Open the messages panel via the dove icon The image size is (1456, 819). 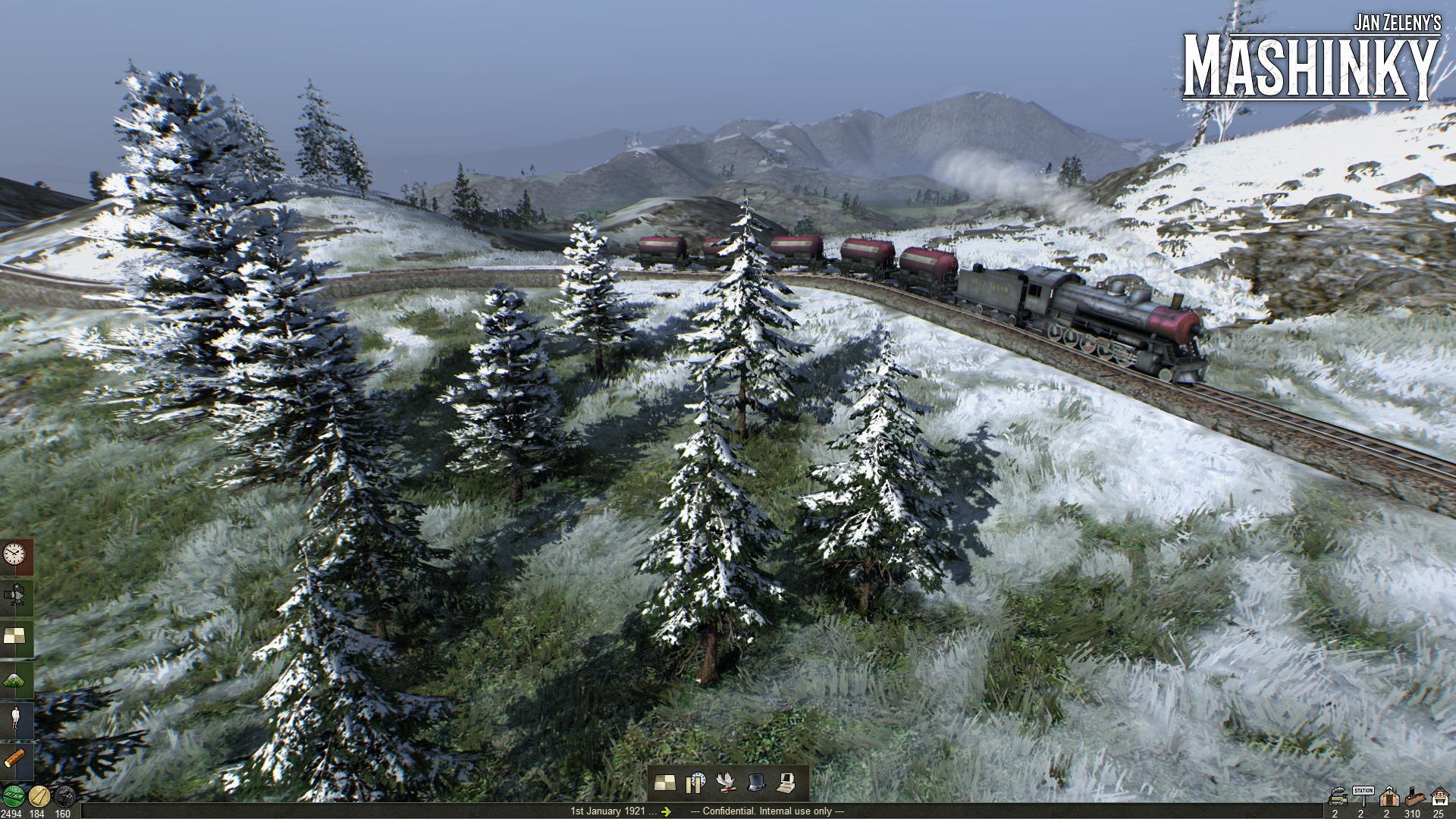tap(726, 783)
